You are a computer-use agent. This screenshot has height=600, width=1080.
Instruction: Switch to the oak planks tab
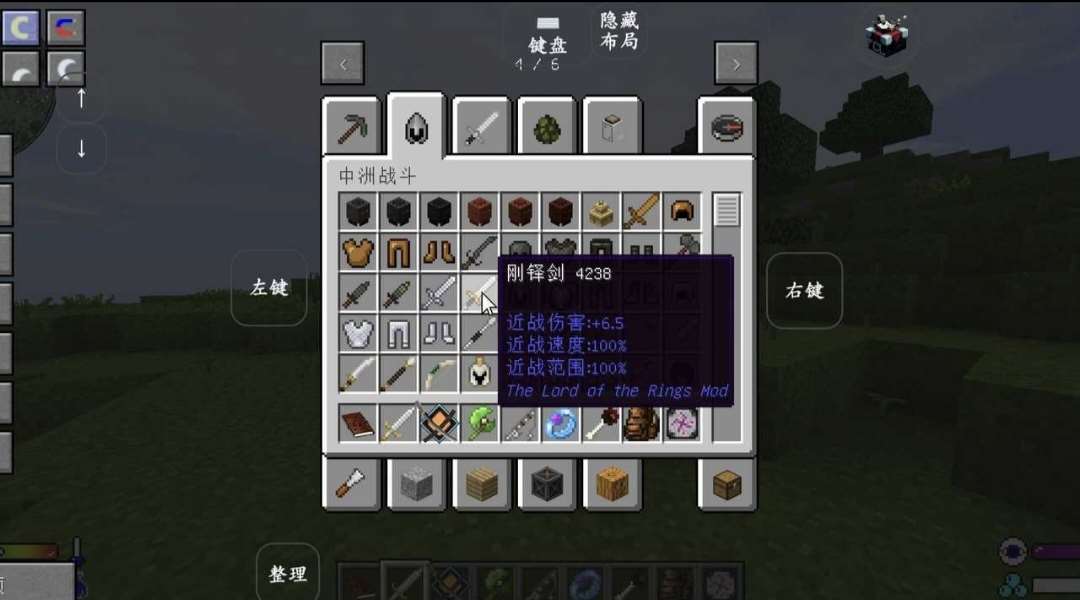click(482, 485)
